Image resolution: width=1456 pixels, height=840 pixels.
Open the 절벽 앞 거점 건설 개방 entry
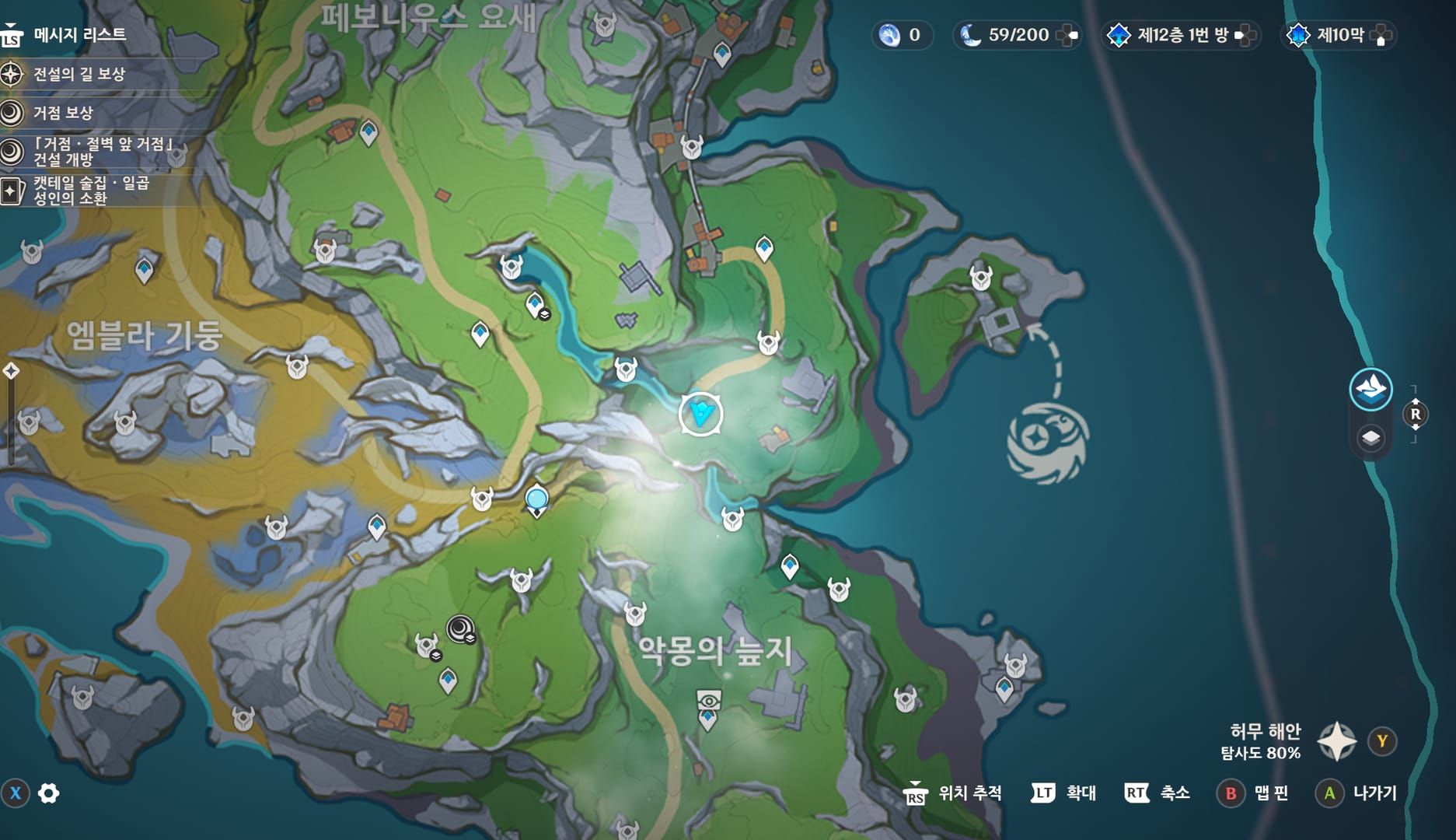tap(101, 152)
